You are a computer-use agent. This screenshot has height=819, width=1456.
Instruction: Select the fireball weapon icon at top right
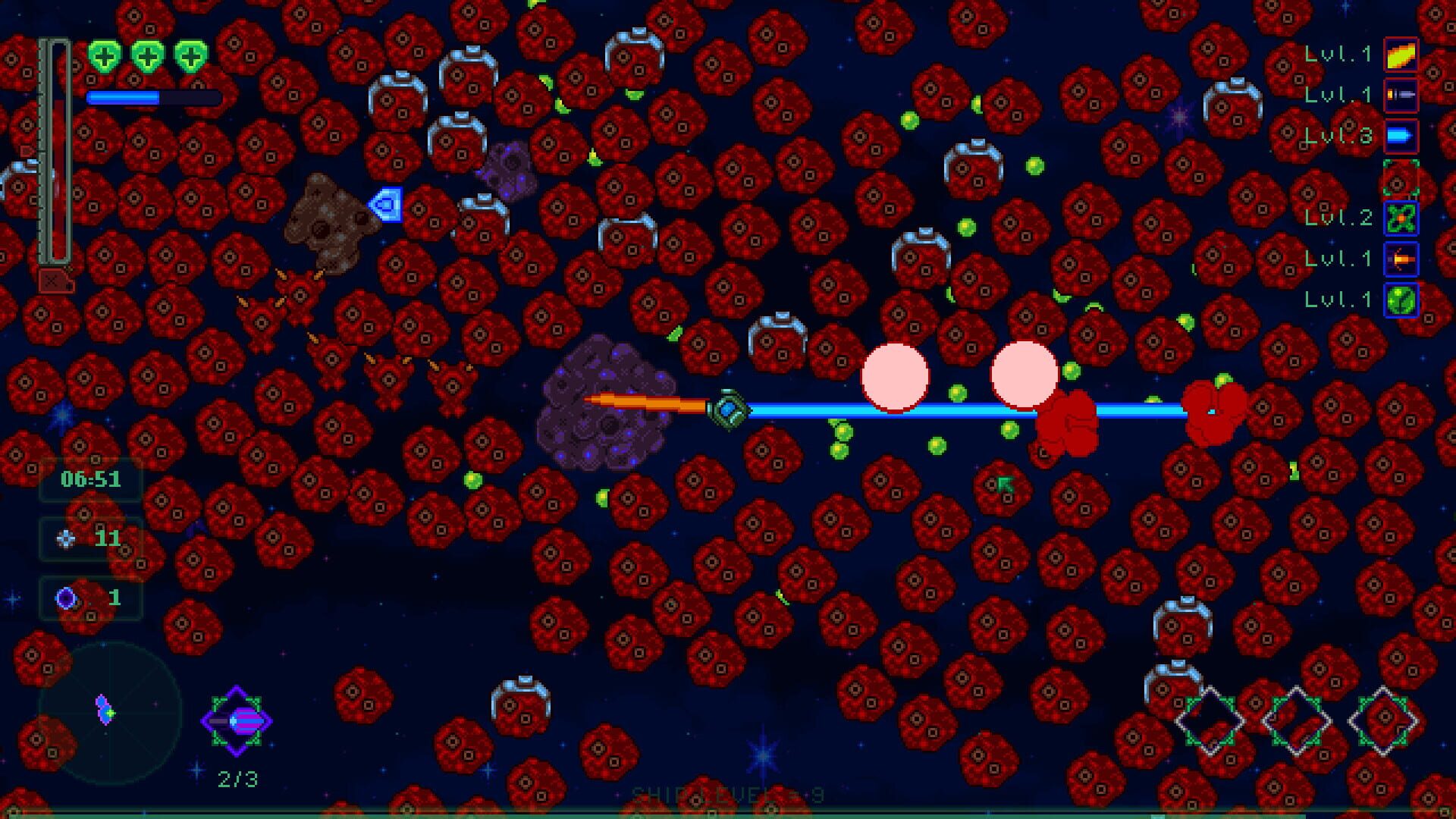click(x=1401, y=55)
